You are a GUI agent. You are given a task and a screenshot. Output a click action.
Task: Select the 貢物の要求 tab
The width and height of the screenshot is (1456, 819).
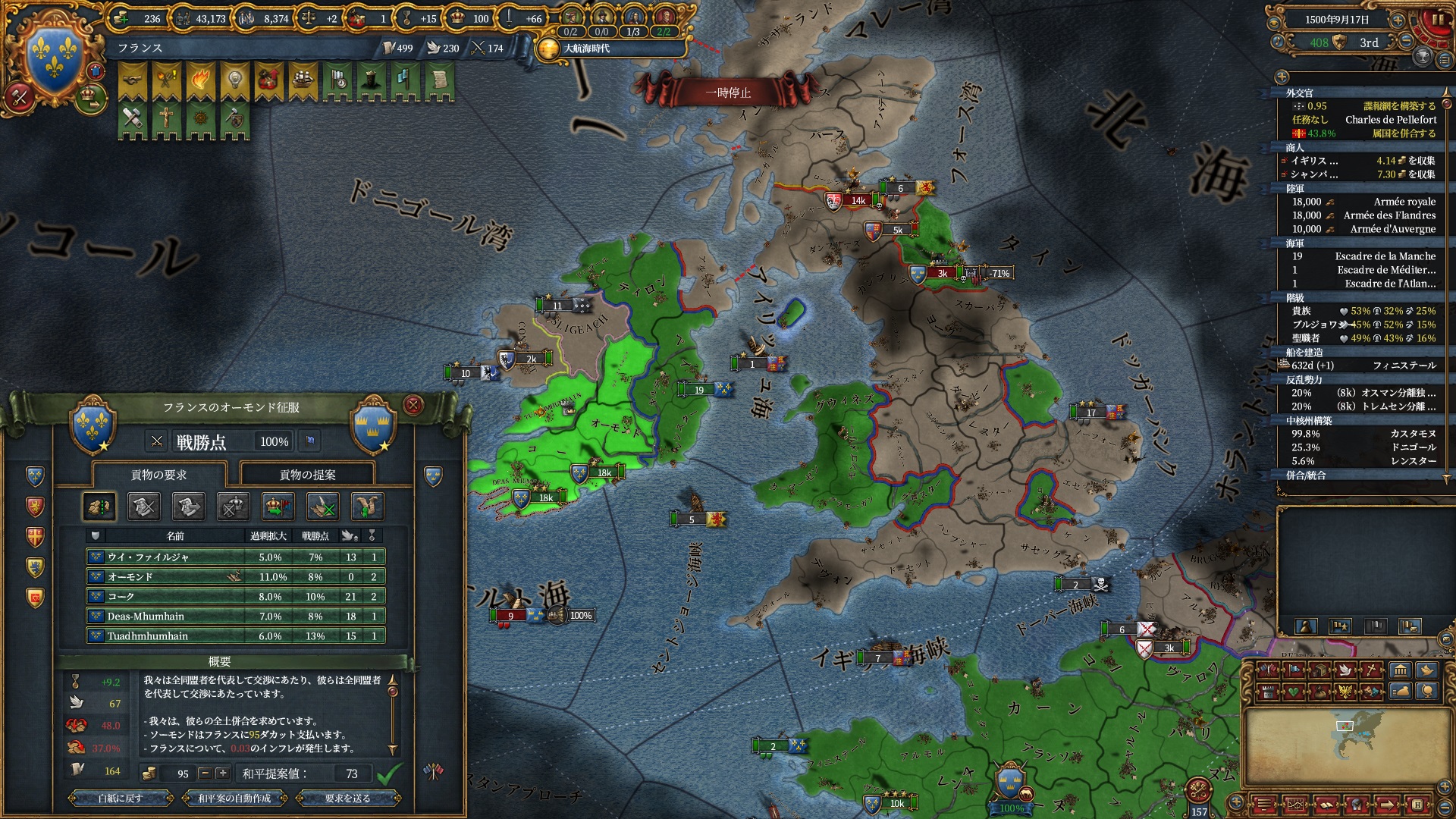[x=158, y=475]
